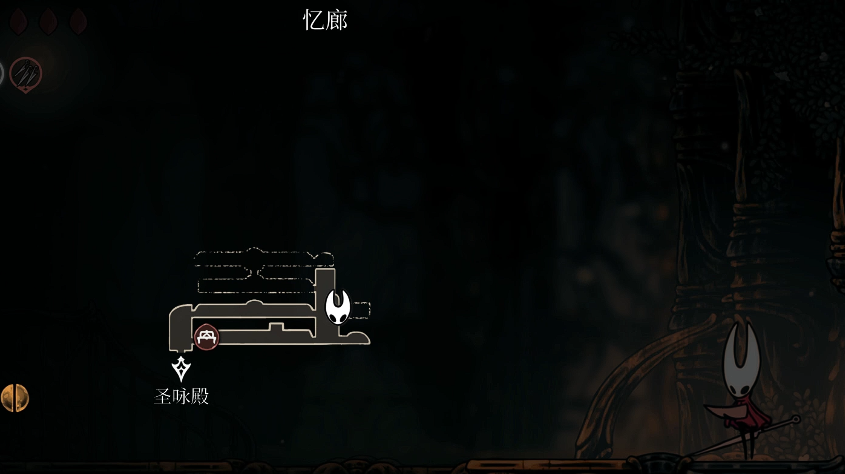Click the orange compass icon at screen edge
Screen dimensions: 845x474
14,398
